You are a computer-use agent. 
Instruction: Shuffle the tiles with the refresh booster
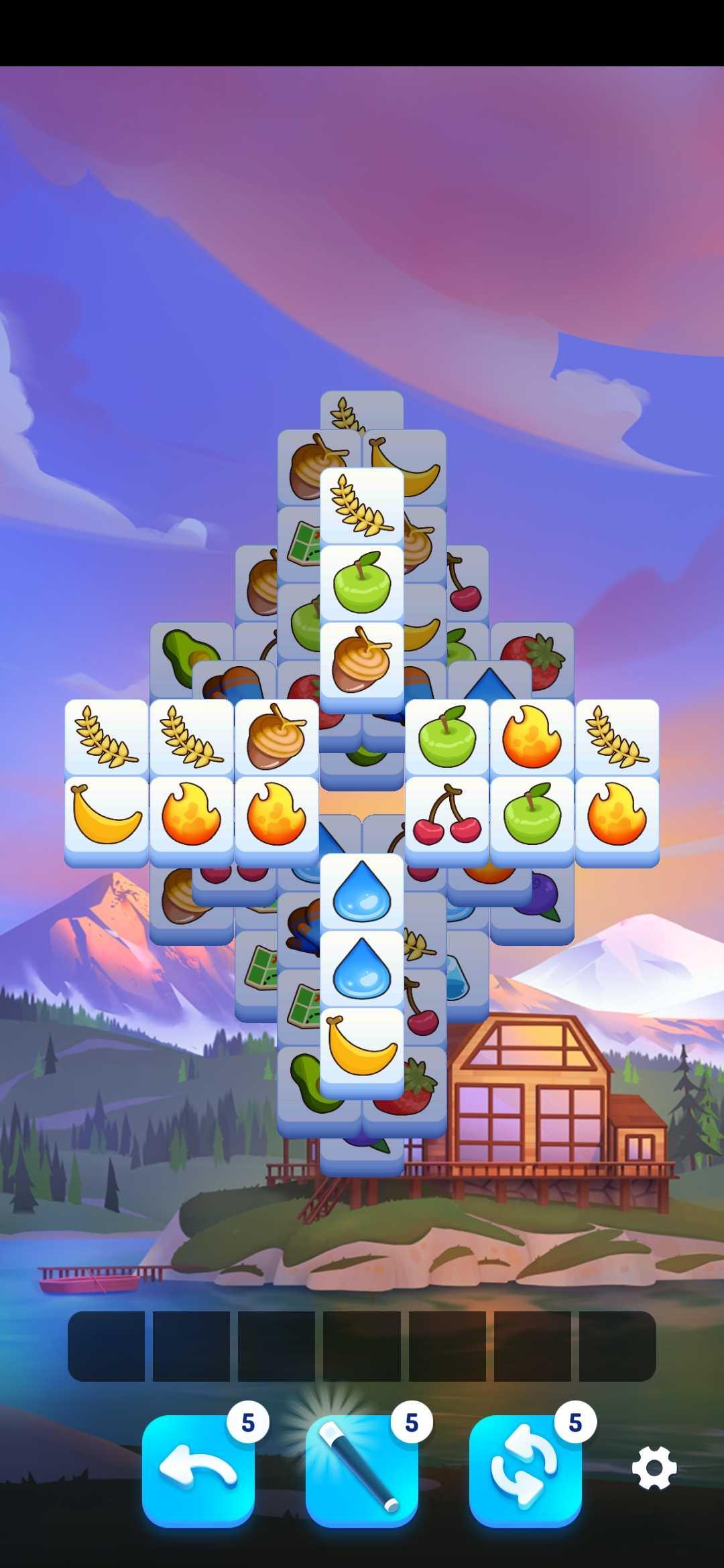(526, 1470)
